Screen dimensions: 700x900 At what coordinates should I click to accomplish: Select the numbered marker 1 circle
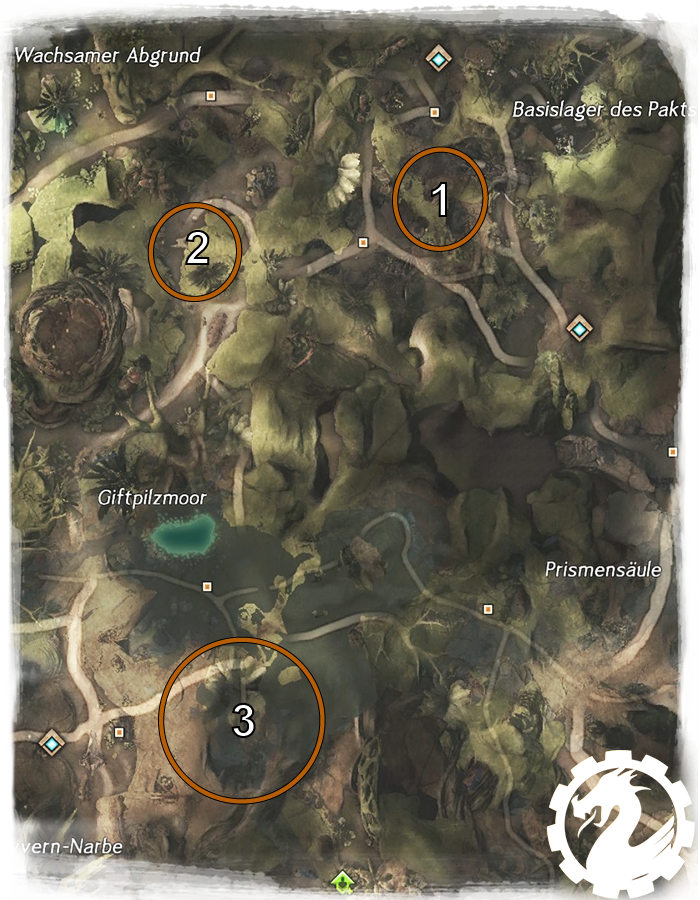(x=441, y=198)
